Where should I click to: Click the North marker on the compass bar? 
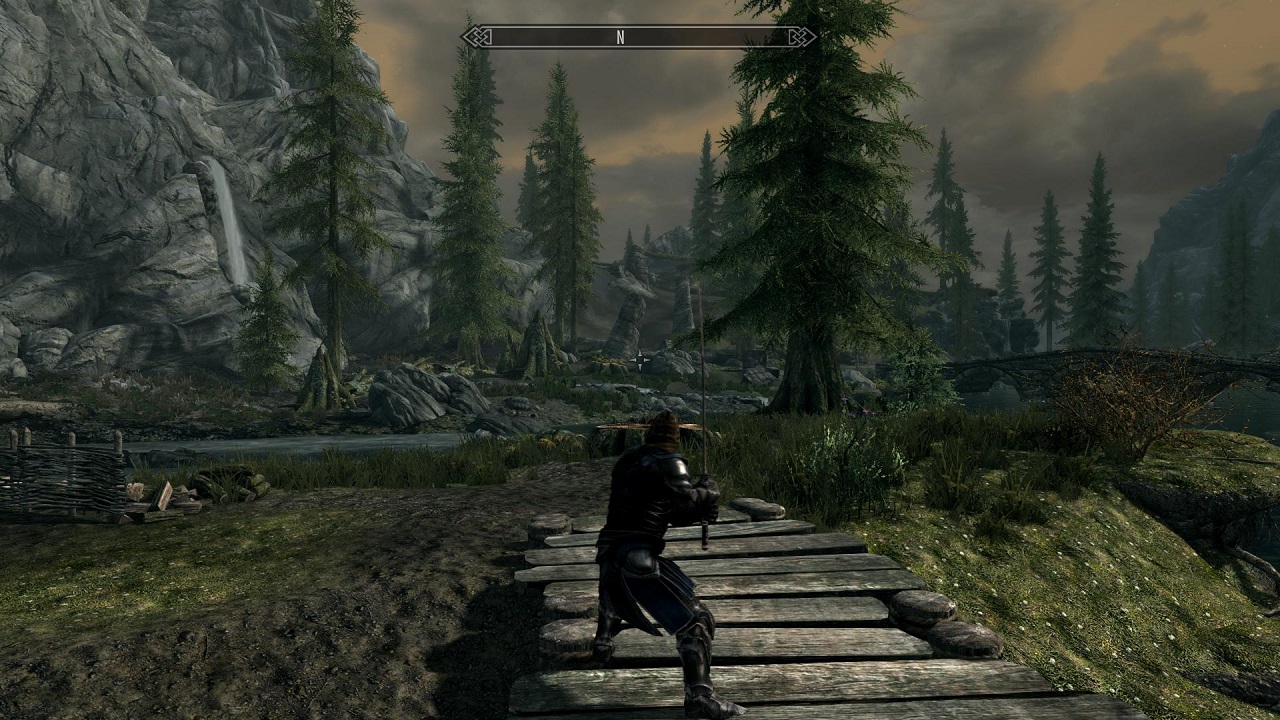[x=620, y=37]
